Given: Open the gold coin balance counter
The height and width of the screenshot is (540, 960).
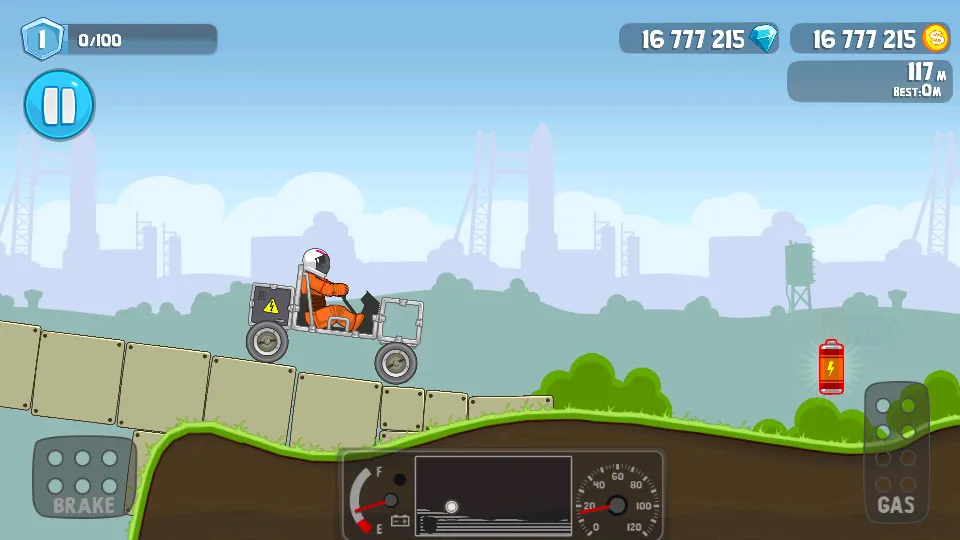Looking at the screenshot, I should click(869, 39).
